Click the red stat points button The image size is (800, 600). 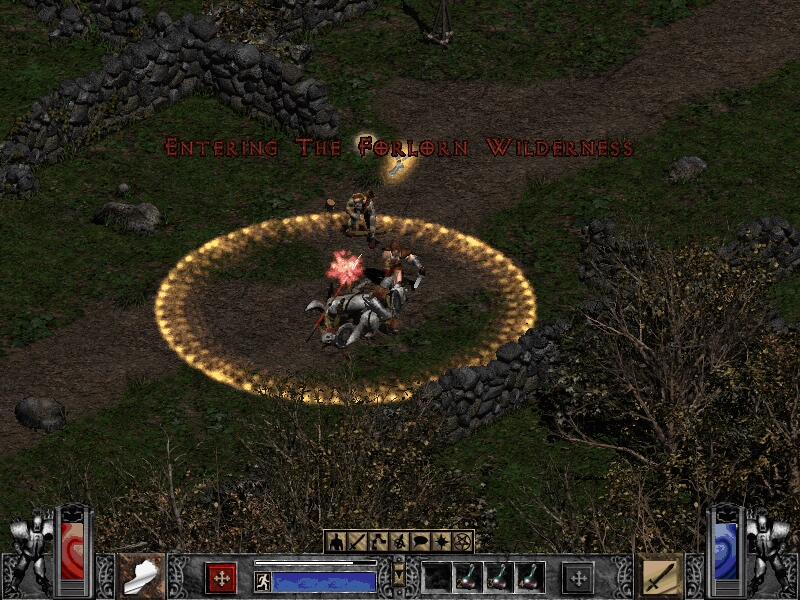pyautogui.click(x=221, y=577)
